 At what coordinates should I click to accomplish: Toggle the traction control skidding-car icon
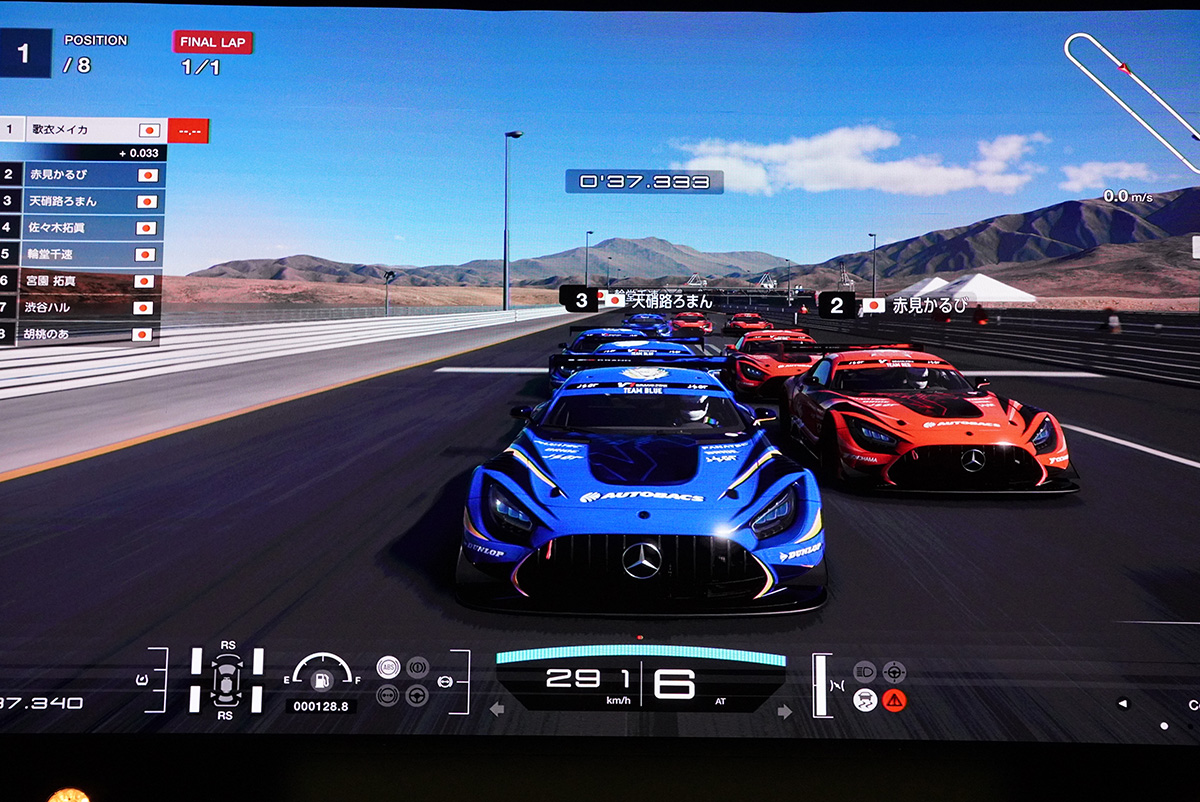click(866, 700)
